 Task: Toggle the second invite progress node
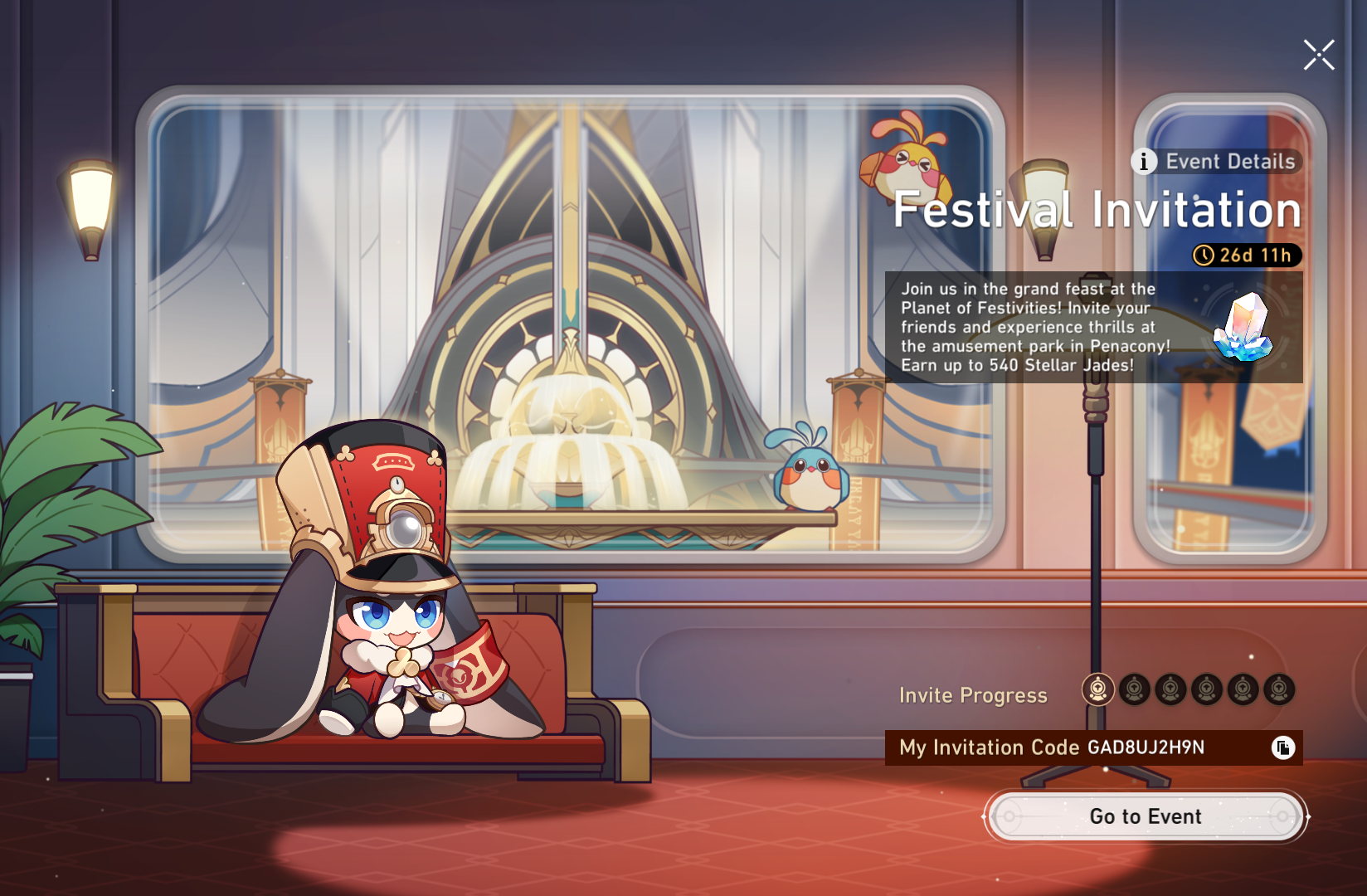click(x=1133, y=689)
